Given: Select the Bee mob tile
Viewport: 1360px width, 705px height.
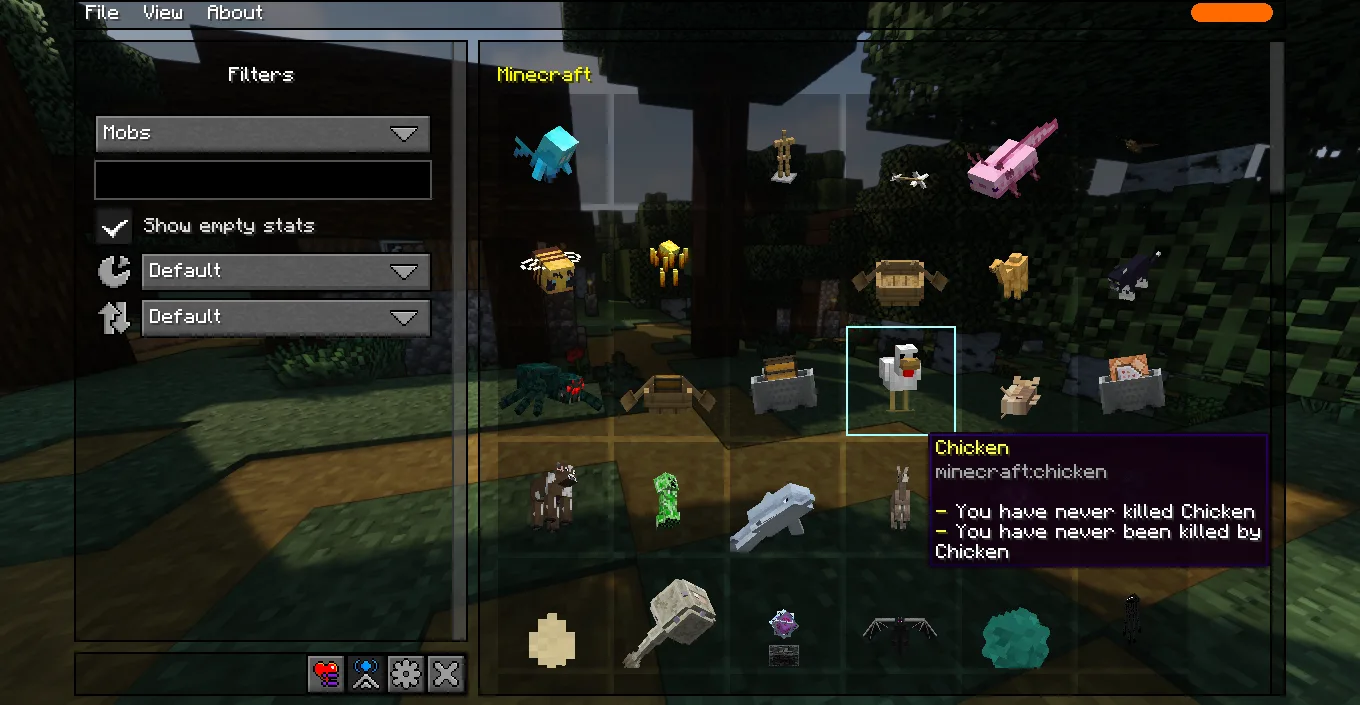Looking at the screenshot, I should [x=552, y=268].
